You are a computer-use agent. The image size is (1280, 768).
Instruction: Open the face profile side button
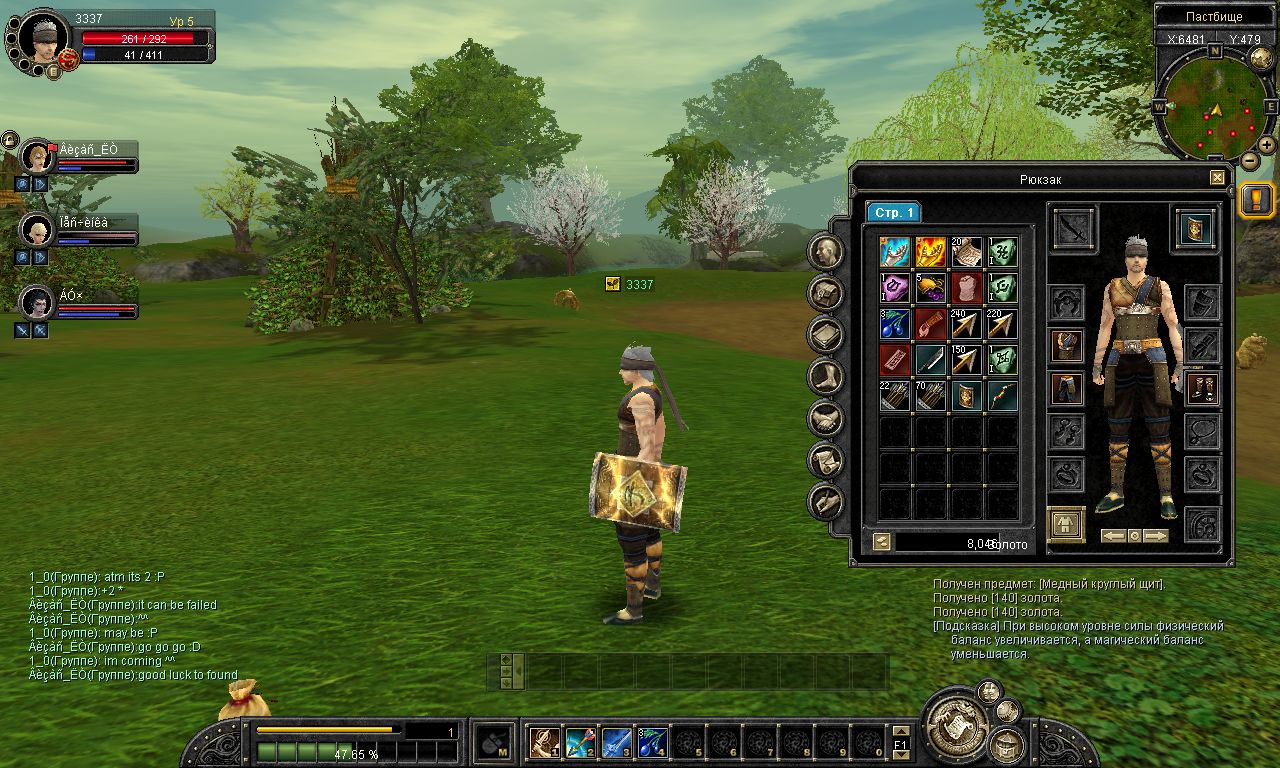pyautogui.click(x=826, y=251)
